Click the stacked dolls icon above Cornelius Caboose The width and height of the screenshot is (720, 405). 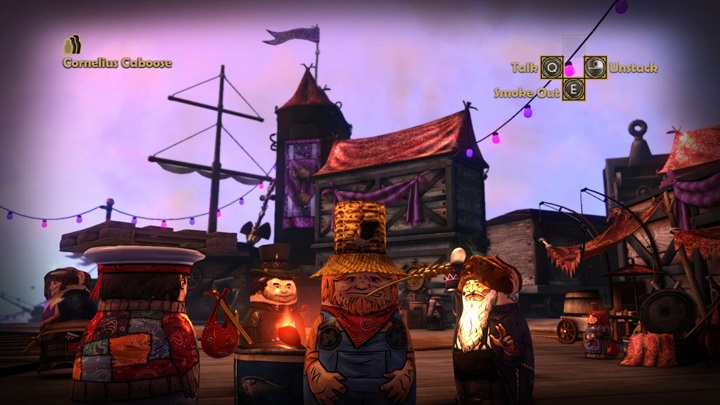click(72, 45)
